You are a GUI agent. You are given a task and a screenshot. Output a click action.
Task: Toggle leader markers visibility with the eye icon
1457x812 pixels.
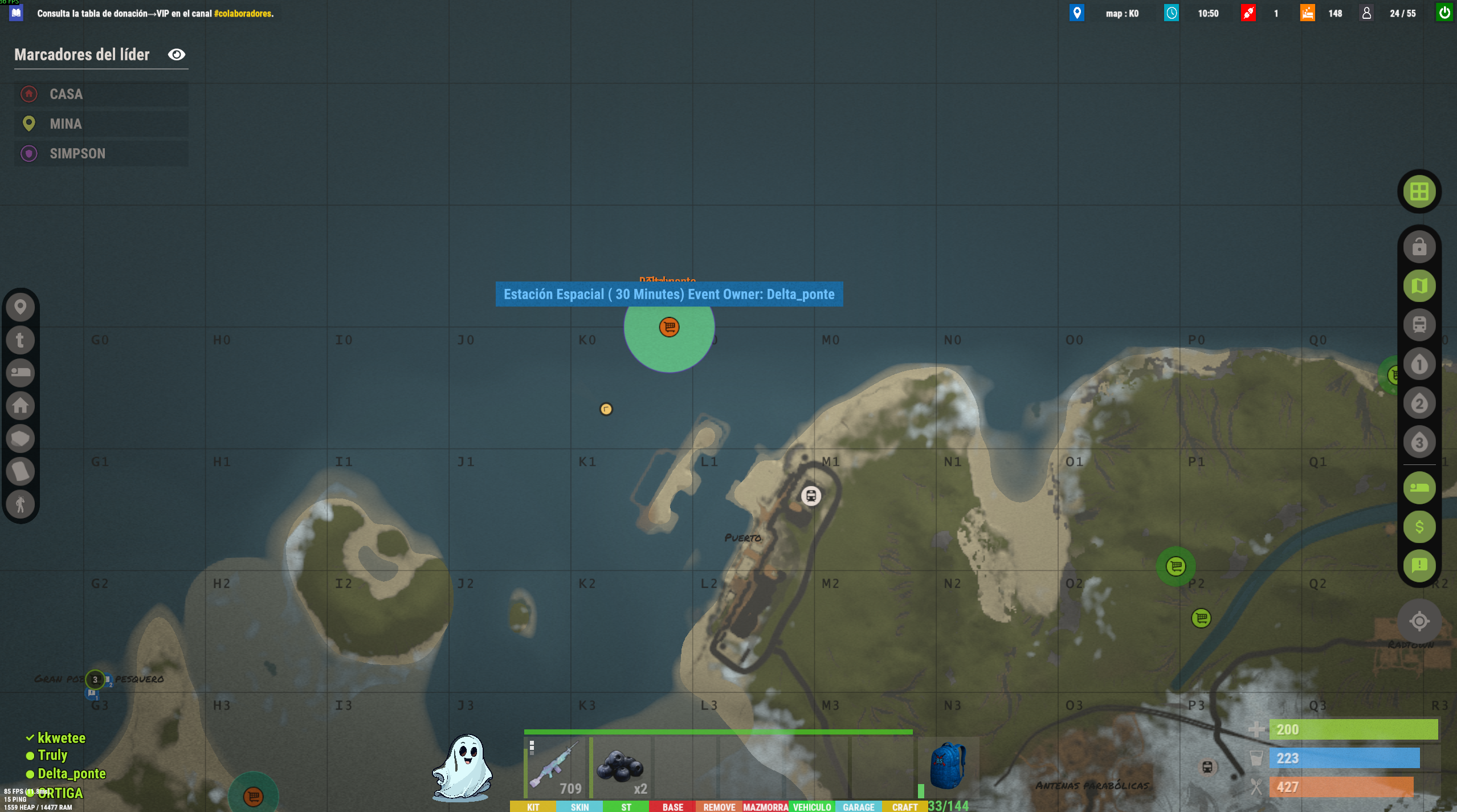pyautogui.click(x=177, y=55)
